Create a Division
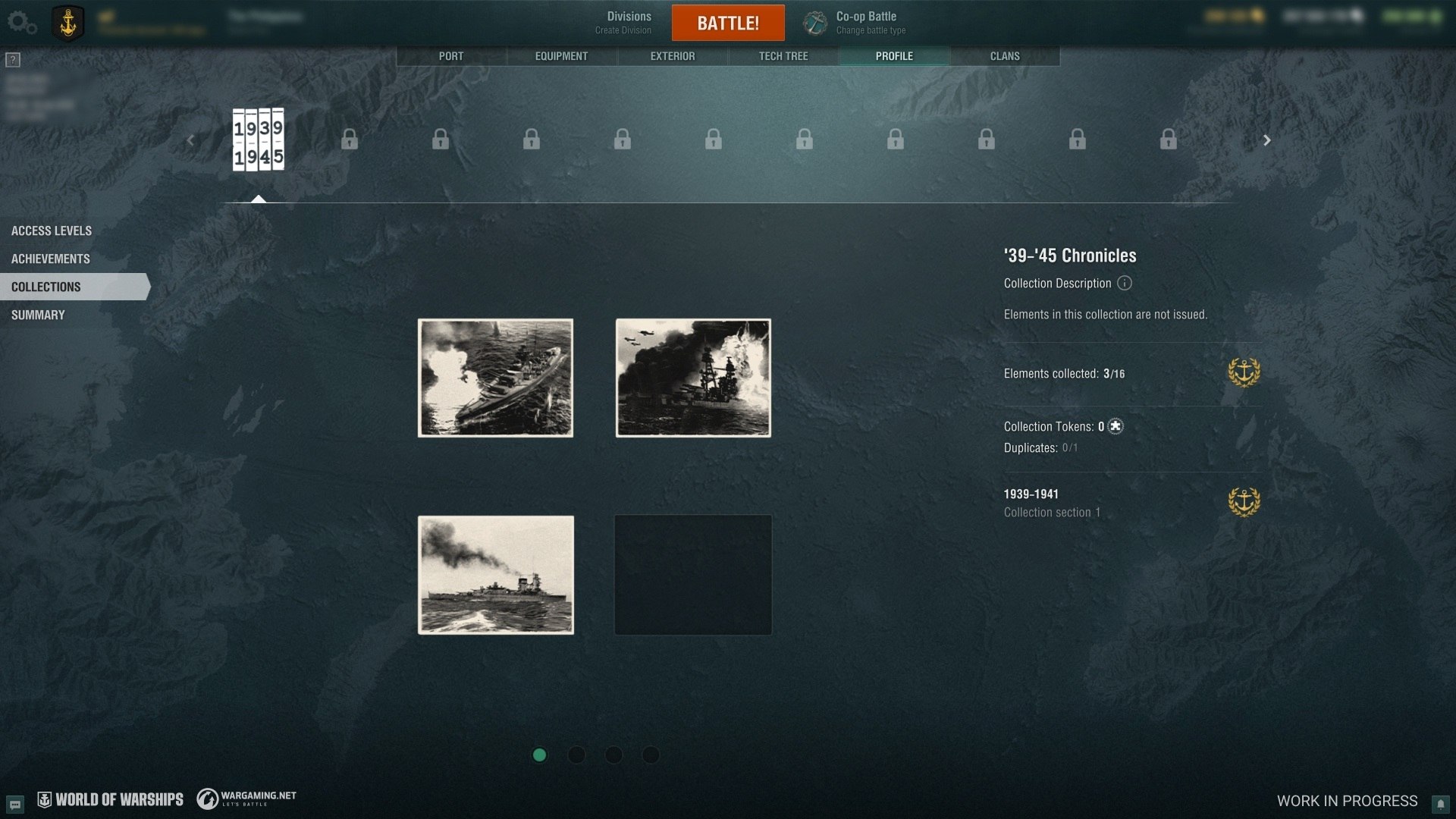The height and width of the screenshot is (819, 1456). pyautogui.click(x=628, y=23)
